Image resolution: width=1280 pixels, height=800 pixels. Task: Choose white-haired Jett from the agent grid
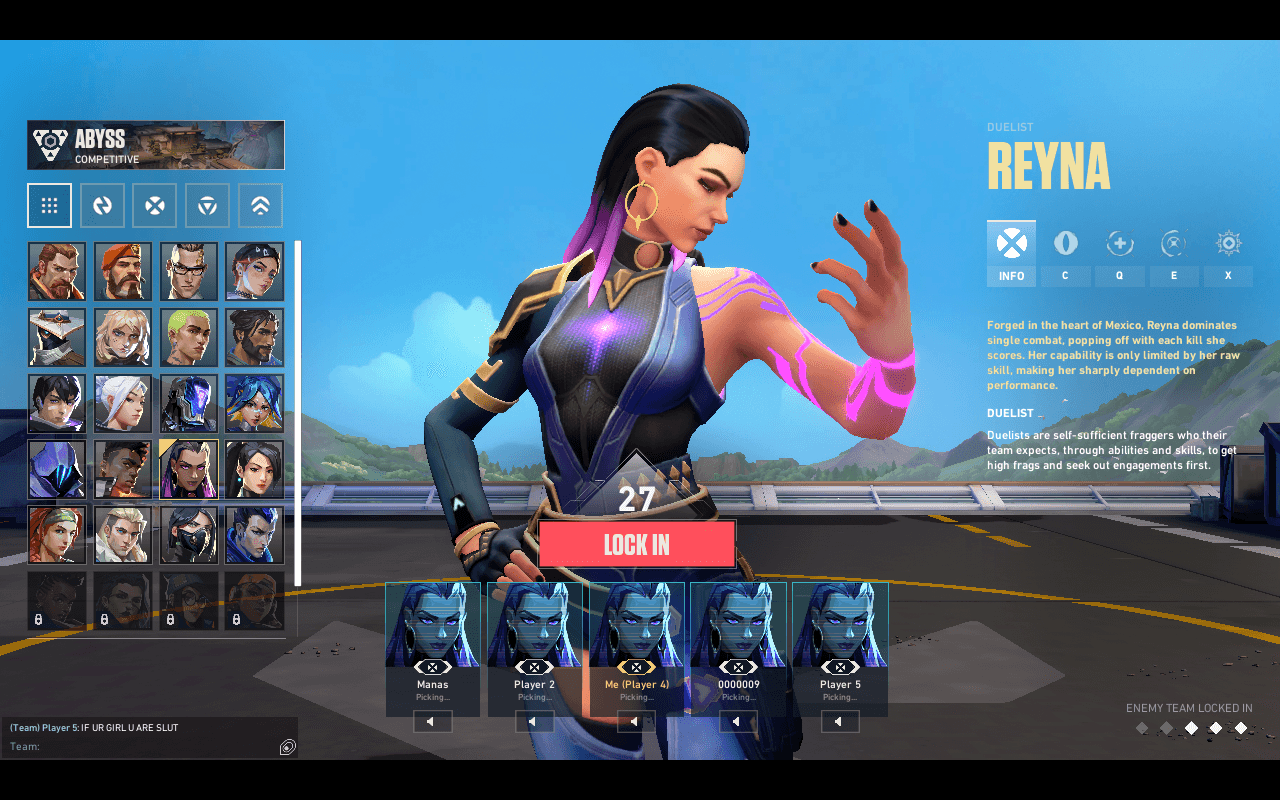123,403
